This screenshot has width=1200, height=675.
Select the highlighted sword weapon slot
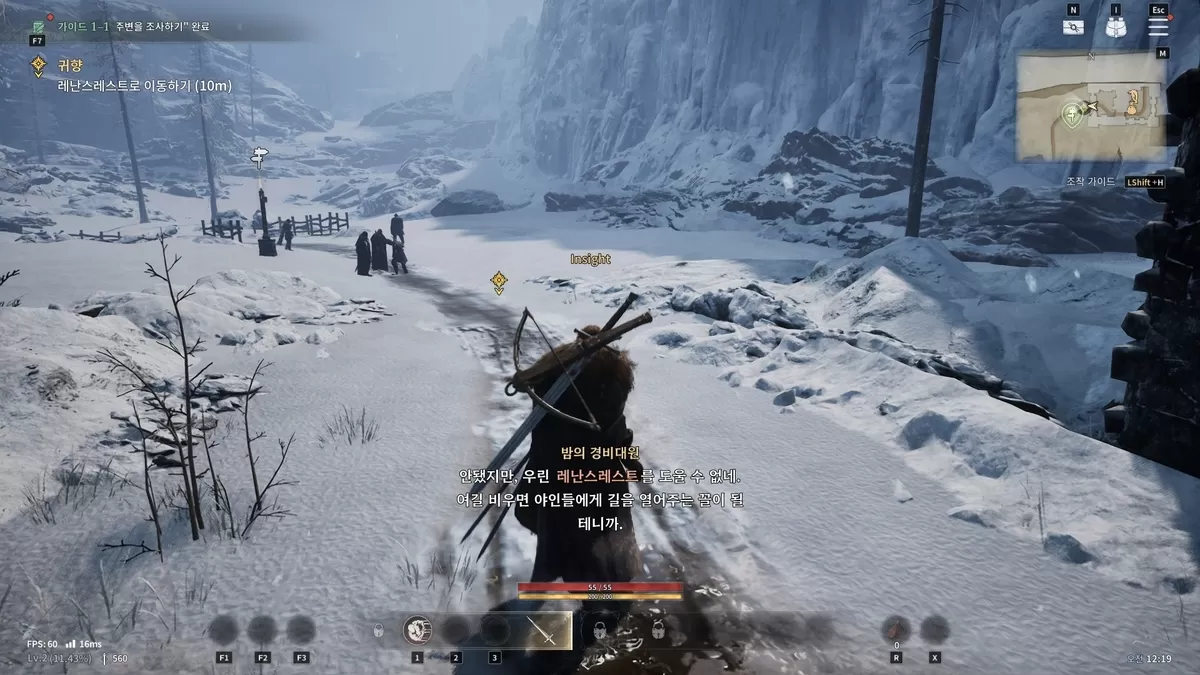tap(546, 630)
